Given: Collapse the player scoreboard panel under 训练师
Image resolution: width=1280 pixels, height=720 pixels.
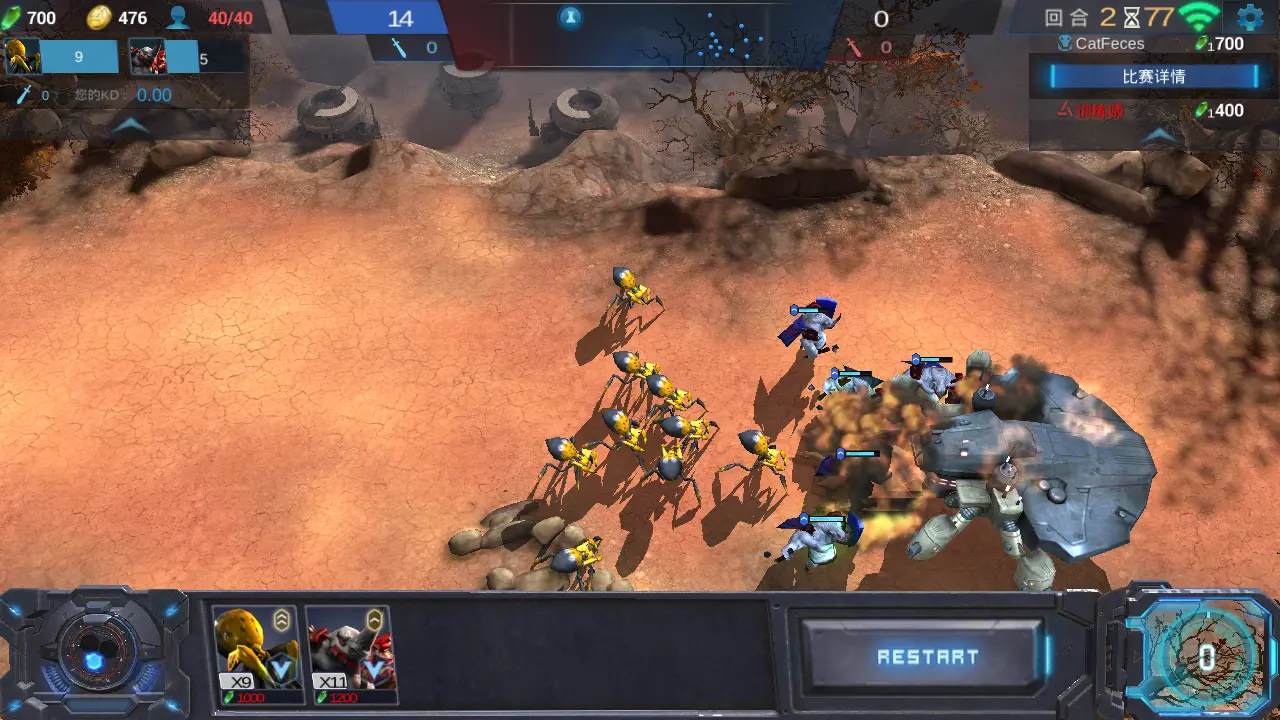Looking at the screenshot, I should (1159, 135).
